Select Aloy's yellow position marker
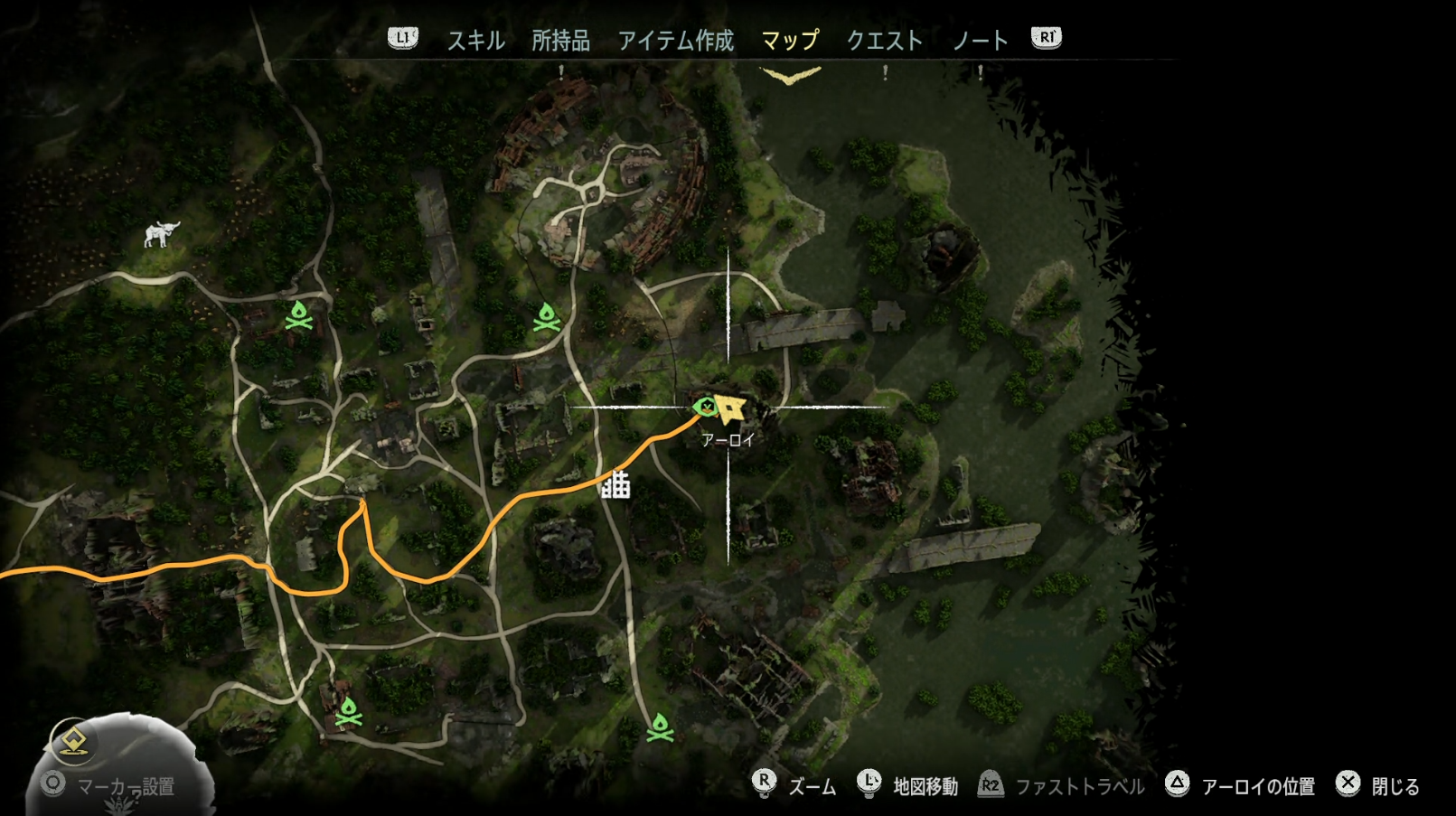This screenshot has width=1456, height=816. coord(729,408)
